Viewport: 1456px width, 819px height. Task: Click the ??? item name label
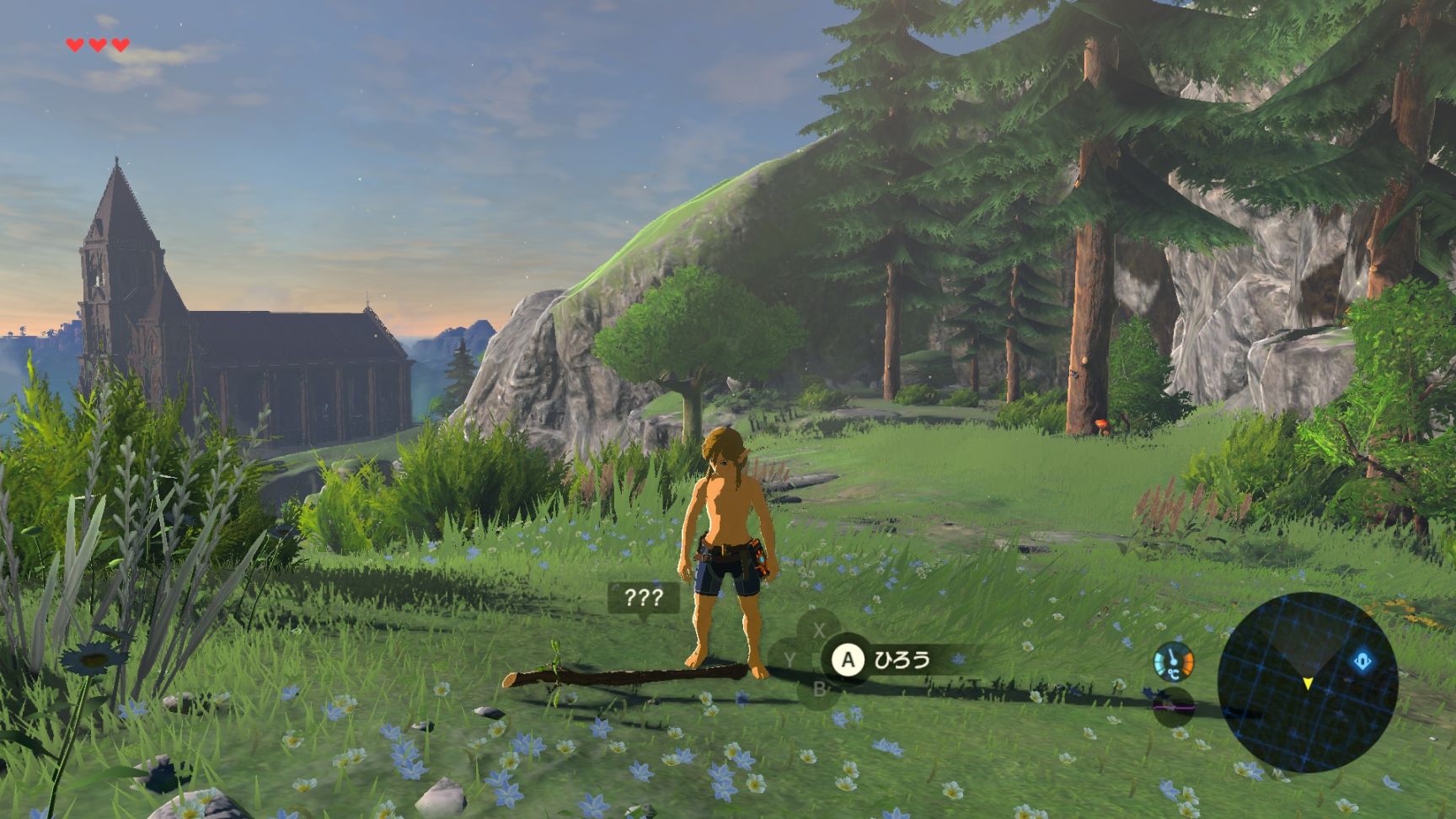(x=643, y=598)
